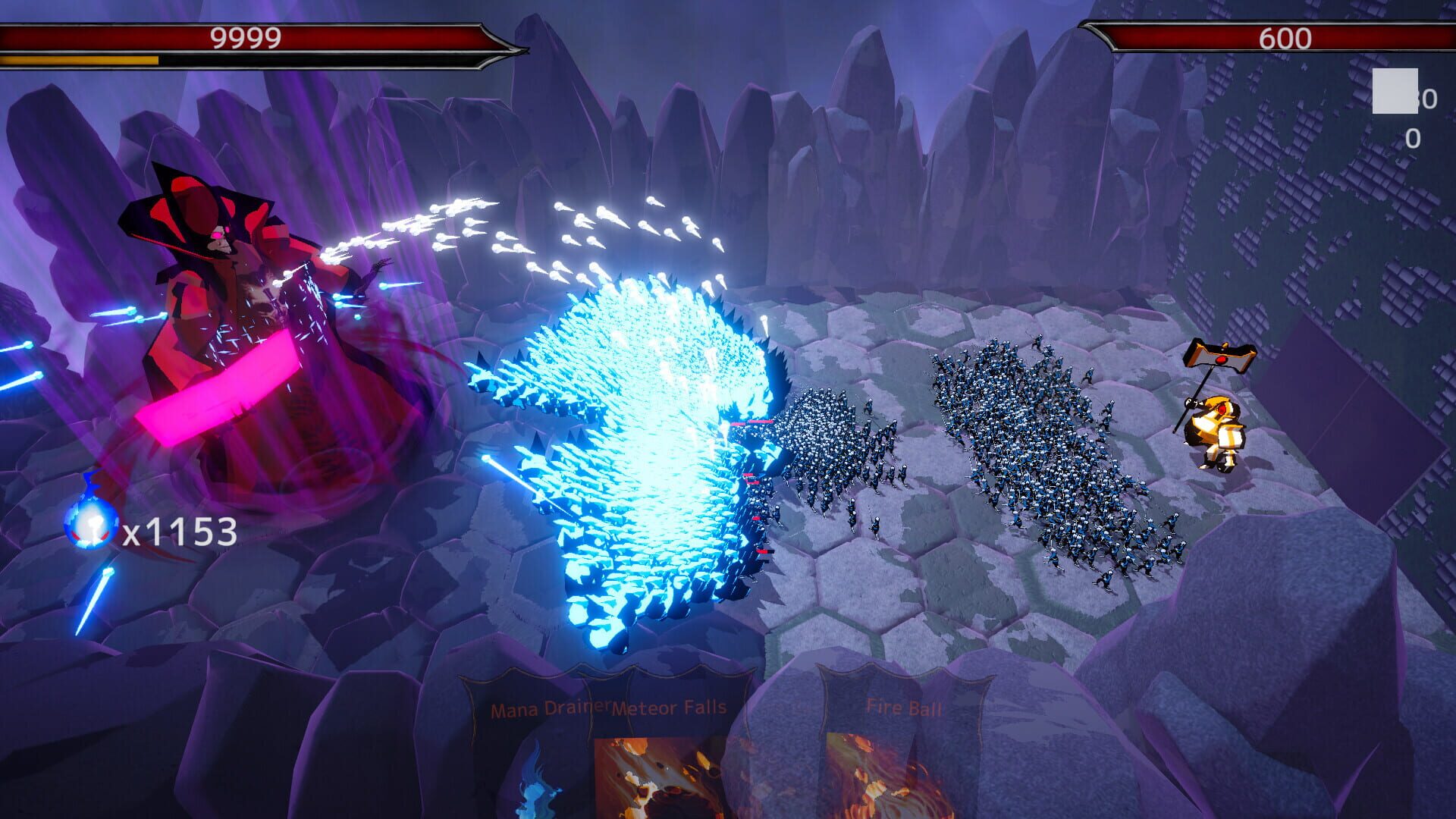Select the white square resource icon top right

tap(1395, 91)
